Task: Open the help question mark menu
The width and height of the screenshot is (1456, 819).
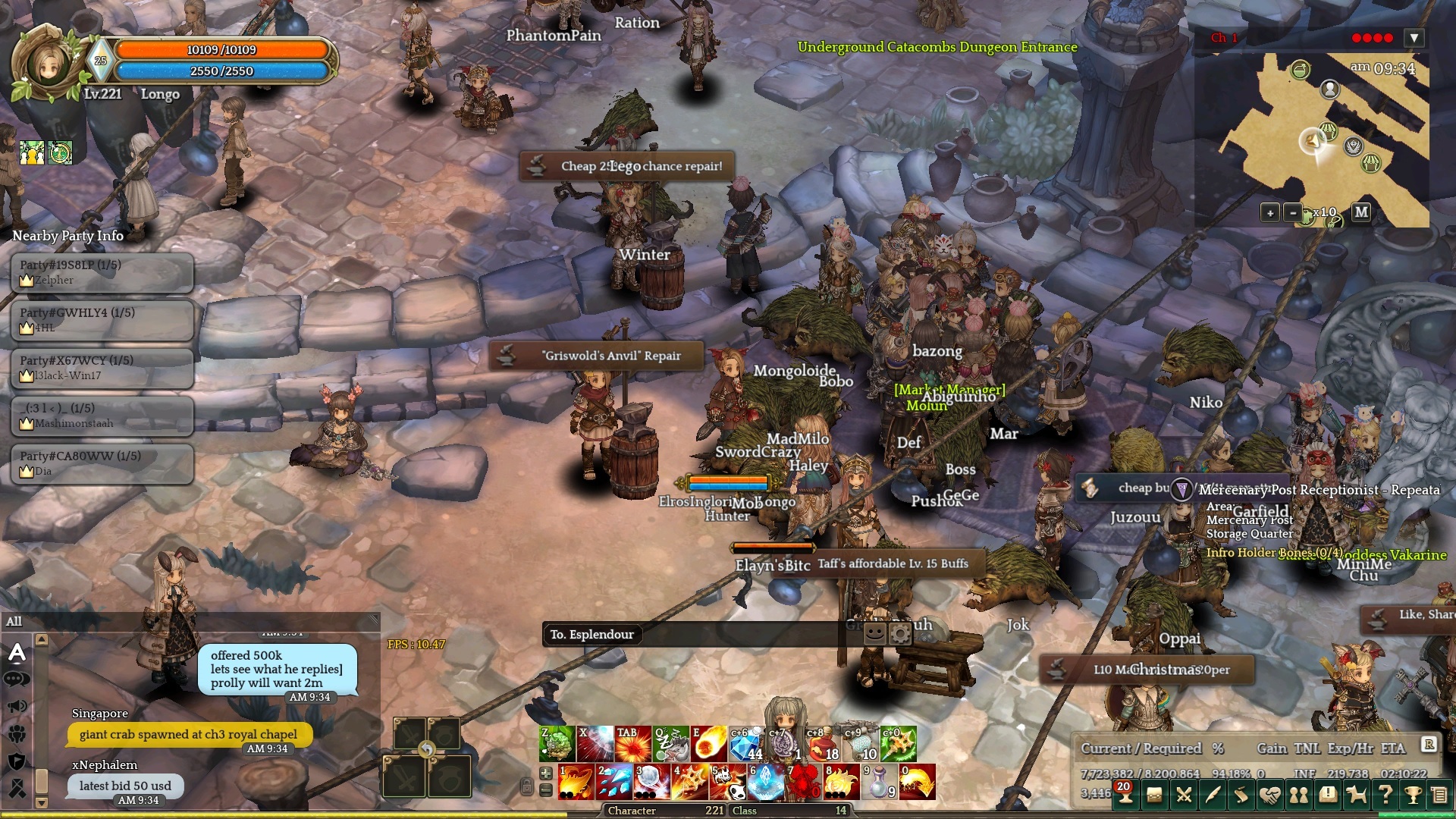Action: click(x=1385, y=795)
